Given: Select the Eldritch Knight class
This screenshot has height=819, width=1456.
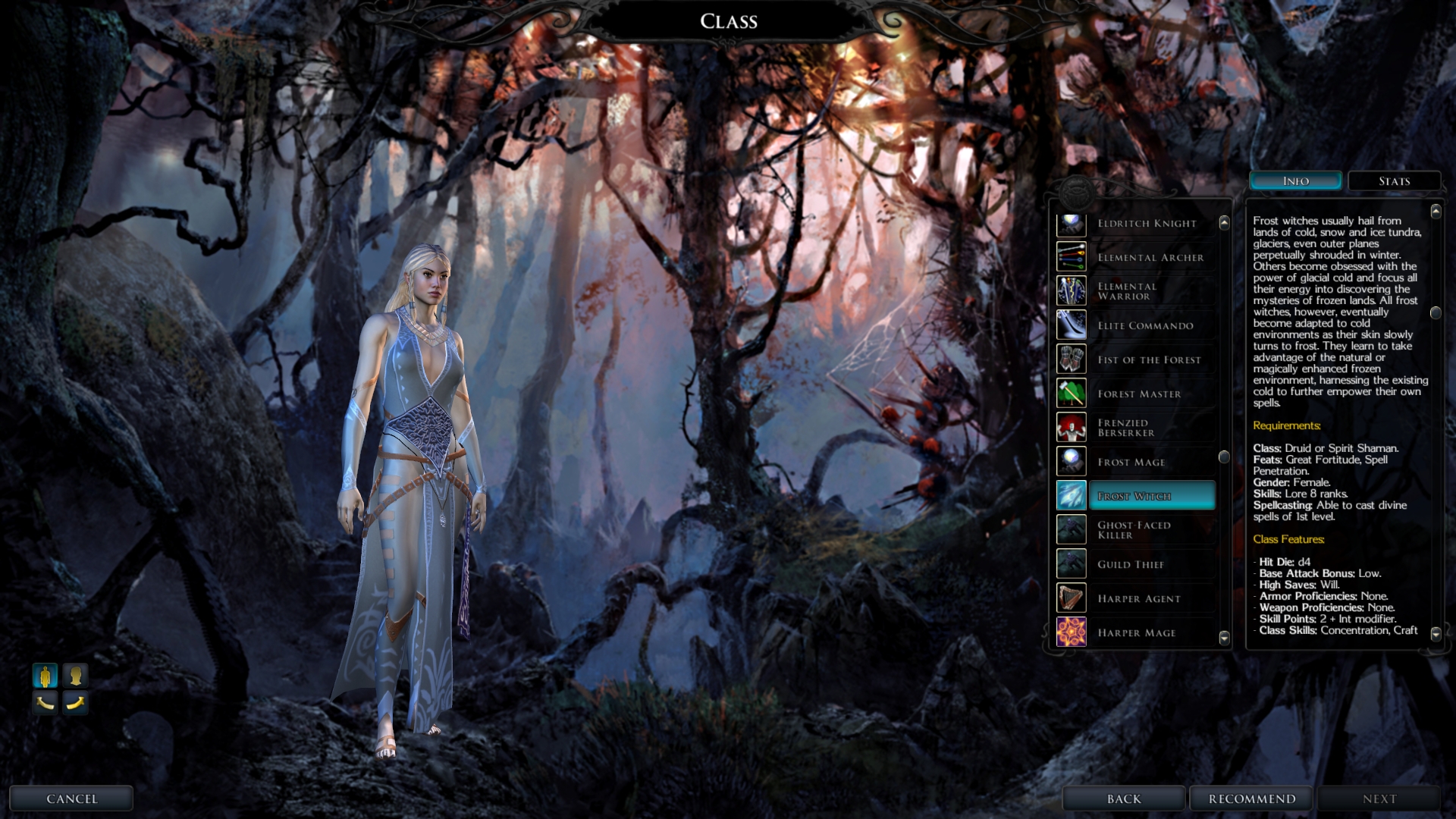Looking at the screenshot, I should click(x=1147, y=224).
